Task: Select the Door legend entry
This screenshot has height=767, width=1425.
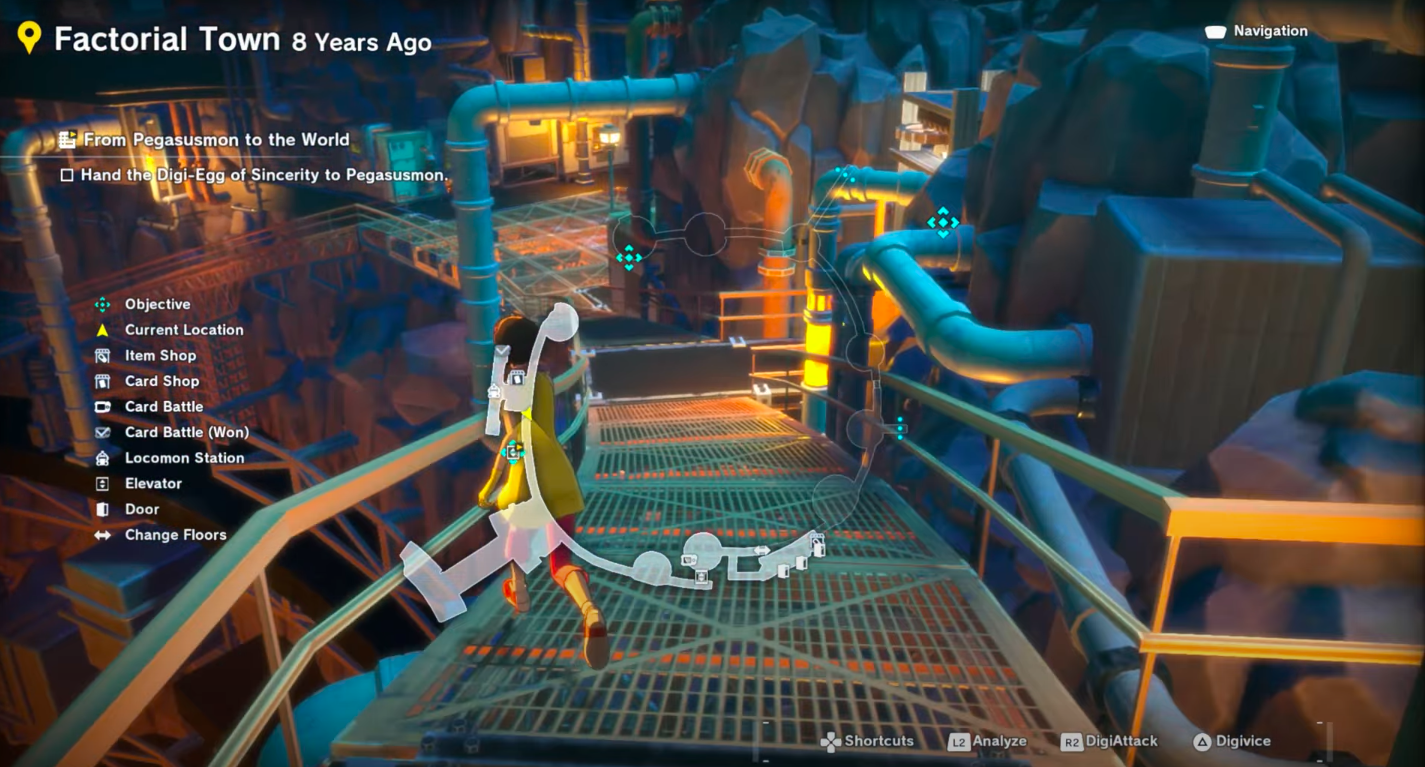Action: point(141,509)
